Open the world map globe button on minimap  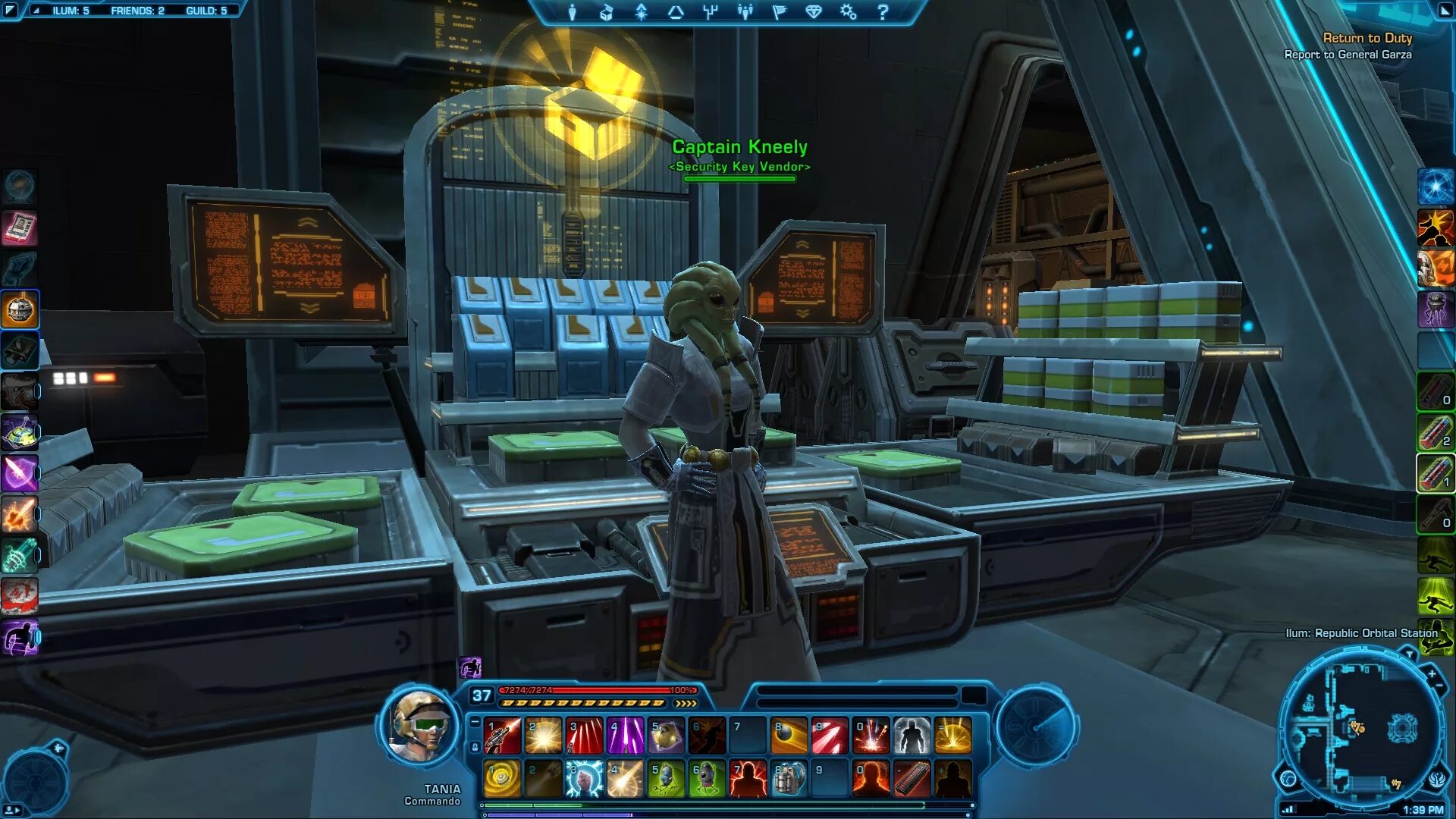(1288, 779)
